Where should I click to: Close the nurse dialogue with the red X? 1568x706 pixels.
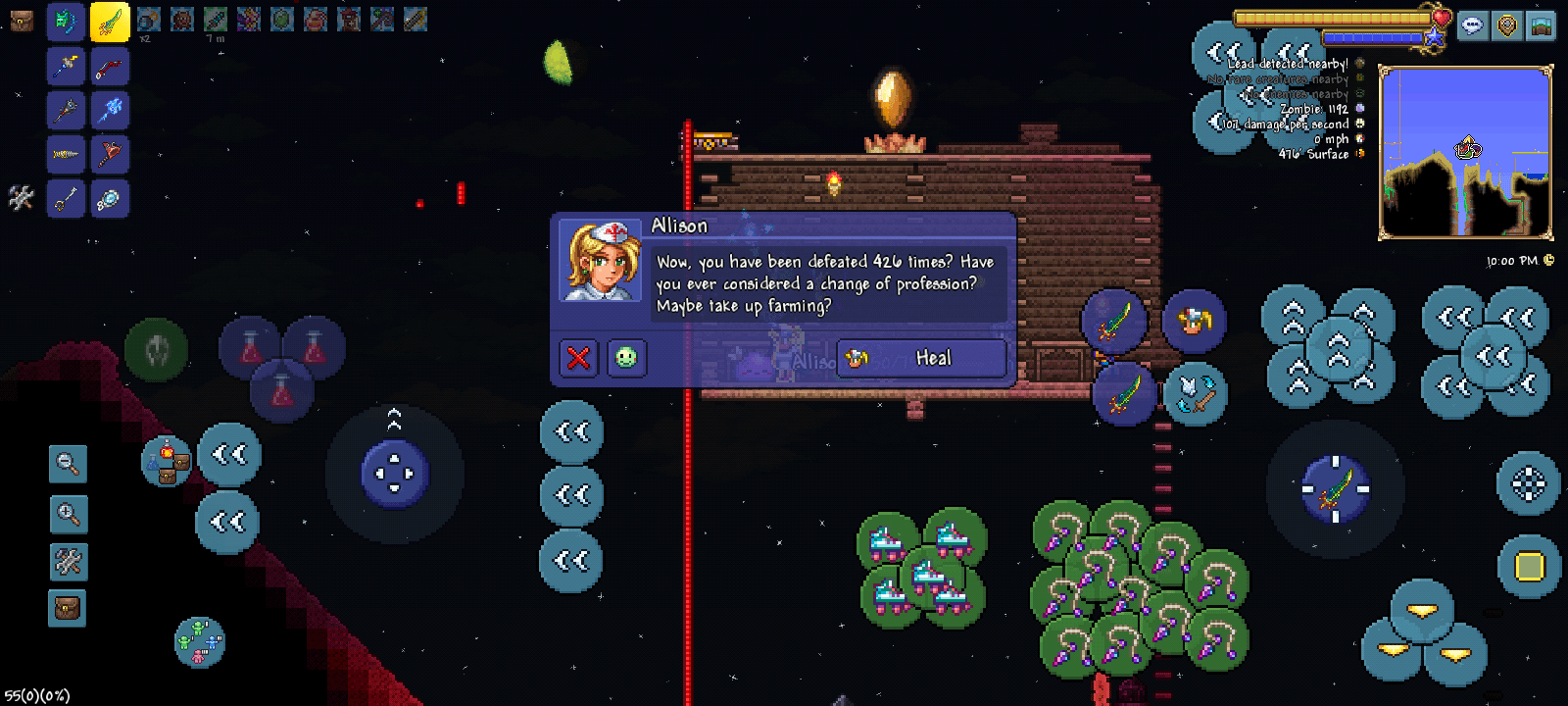coord(578,358)
